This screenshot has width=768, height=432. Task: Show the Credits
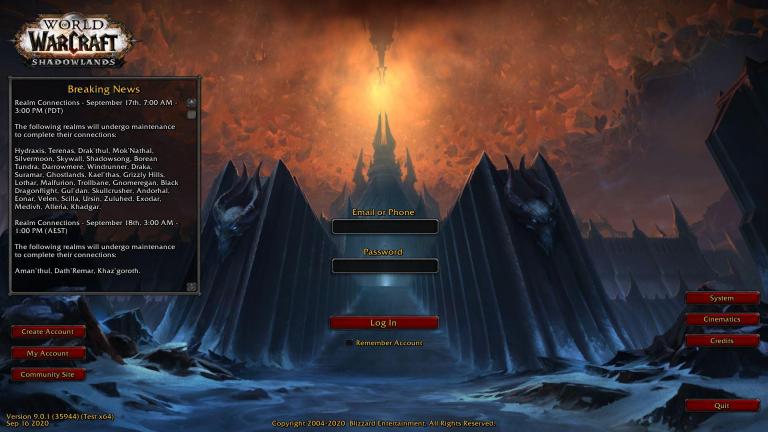(x=721, y=341)
